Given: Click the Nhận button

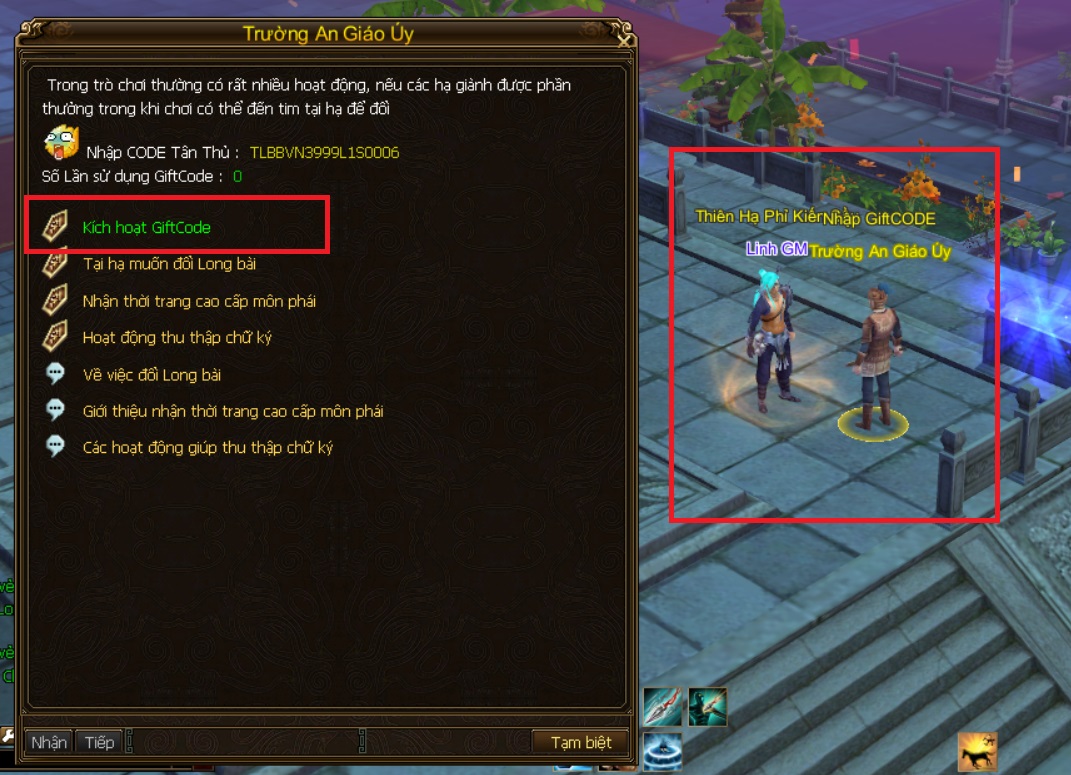Looking at the screenshot, I should [x=48, y=742].
